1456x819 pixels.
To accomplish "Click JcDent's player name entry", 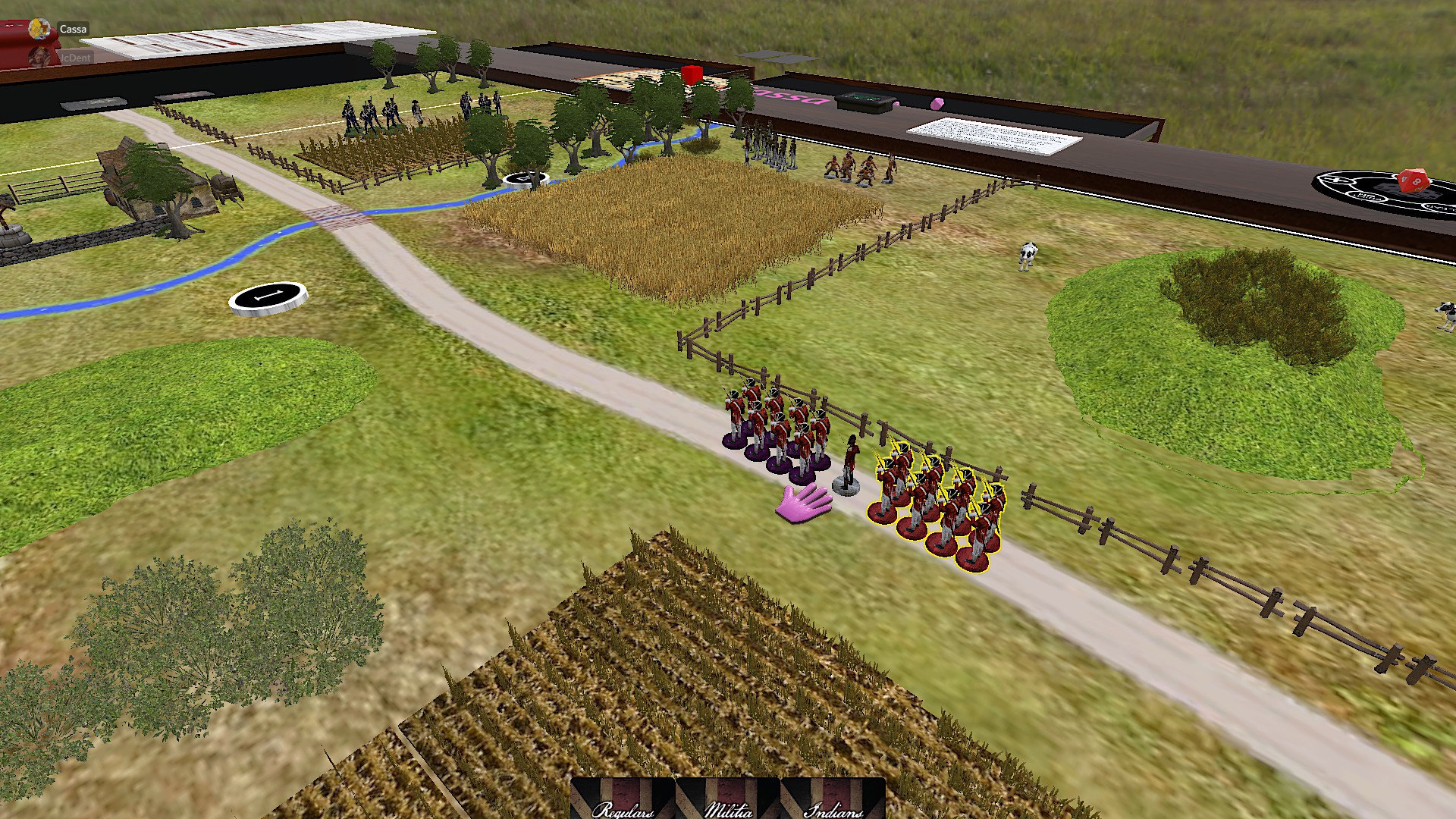I will [x=75, y=58].
